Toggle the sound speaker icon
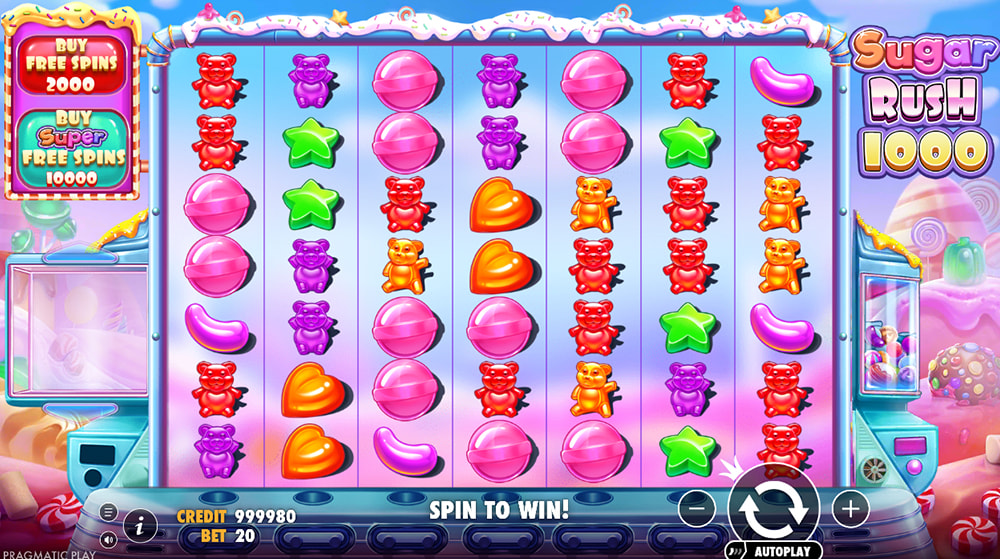This screenshot has height=559, width=1000. (x=109, y=539)
